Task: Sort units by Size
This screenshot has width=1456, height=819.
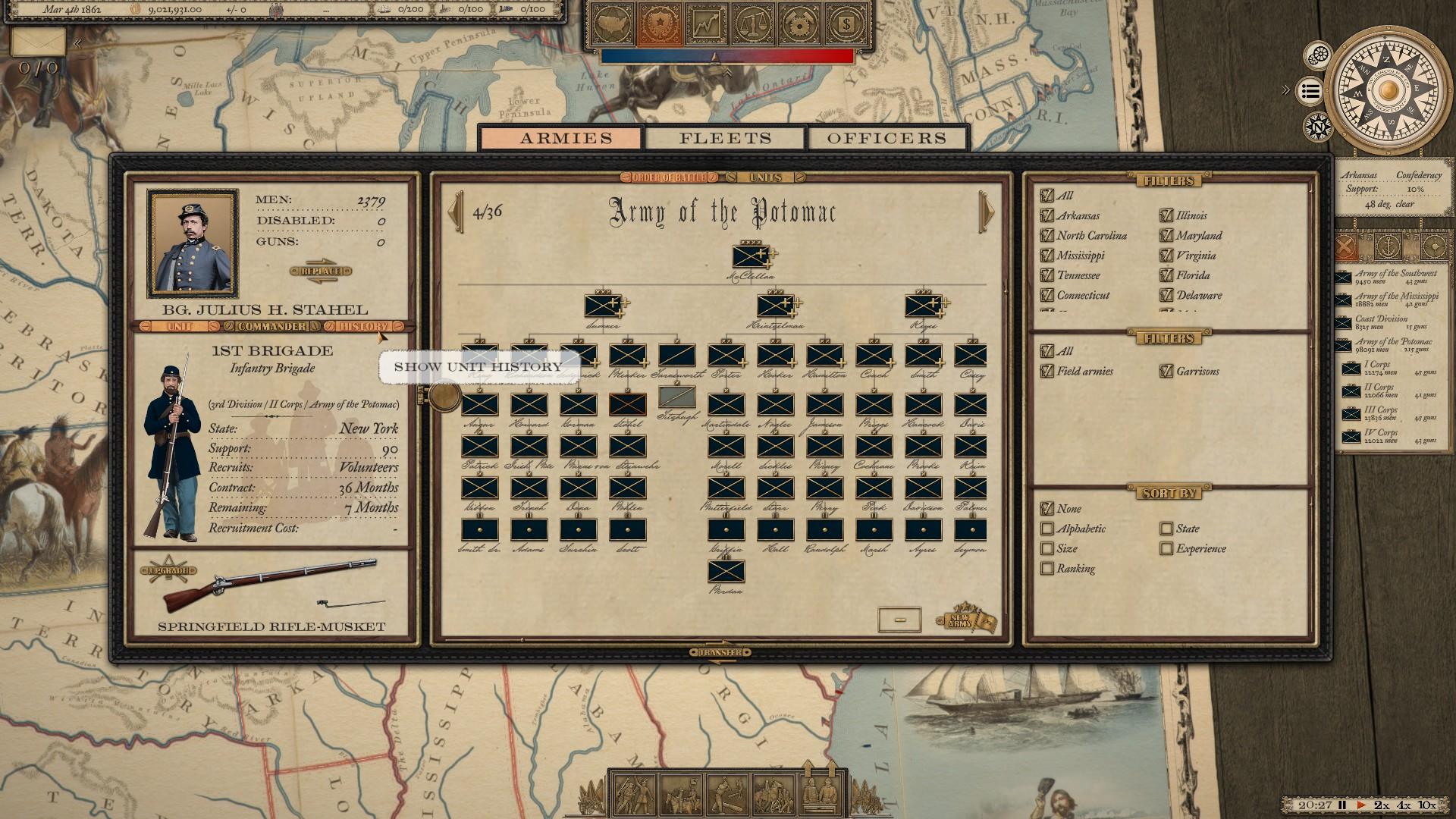Action: pyautogui.click(x=1047, y=549)
